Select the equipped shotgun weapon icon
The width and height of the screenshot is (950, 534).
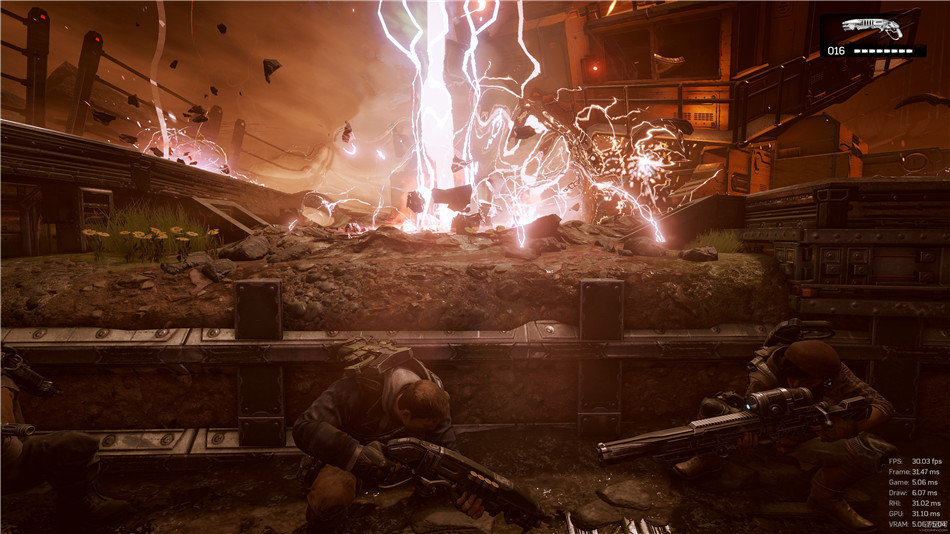pos(871,28)
